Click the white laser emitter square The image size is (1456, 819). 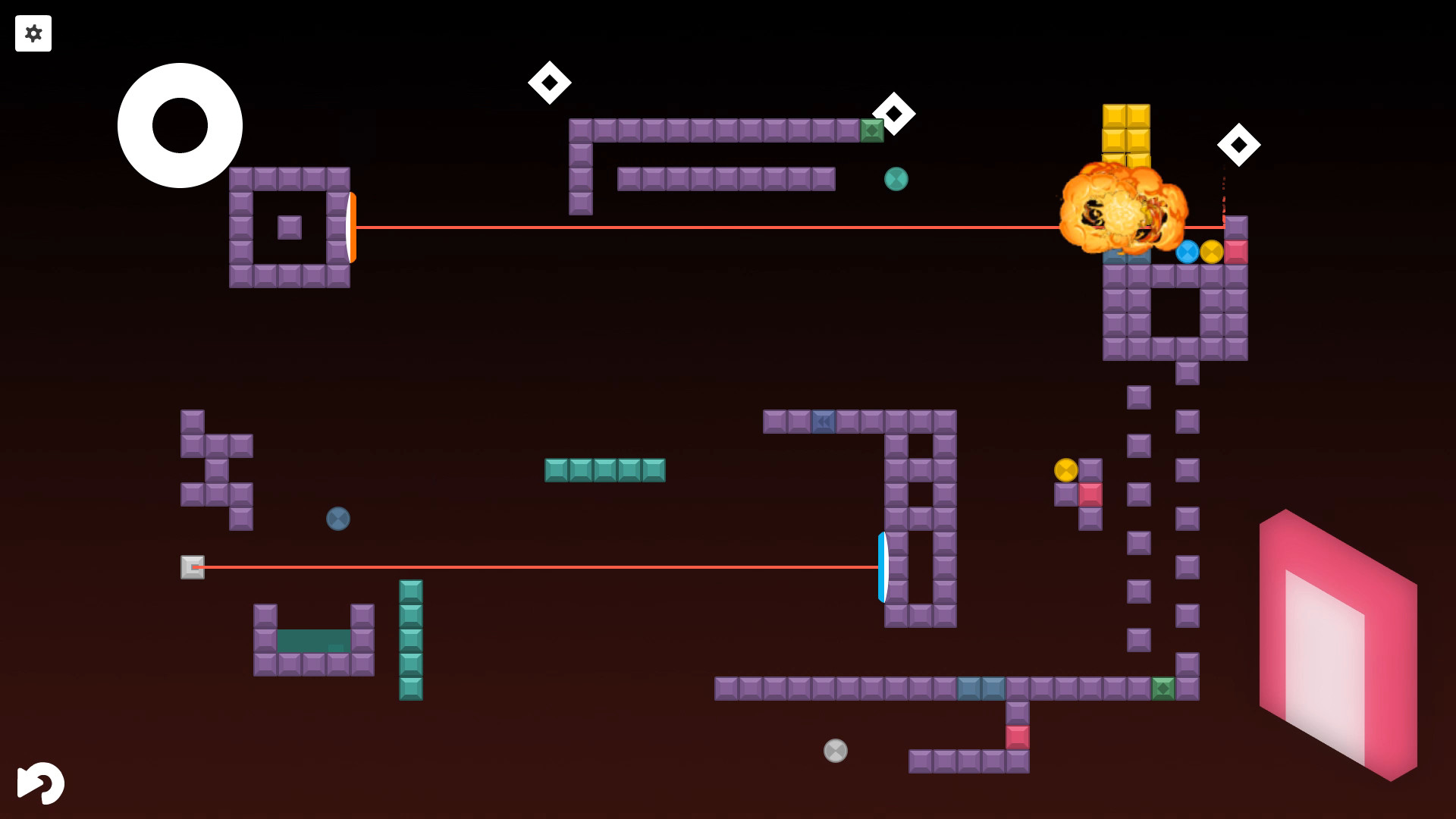[x=192, y=567]
